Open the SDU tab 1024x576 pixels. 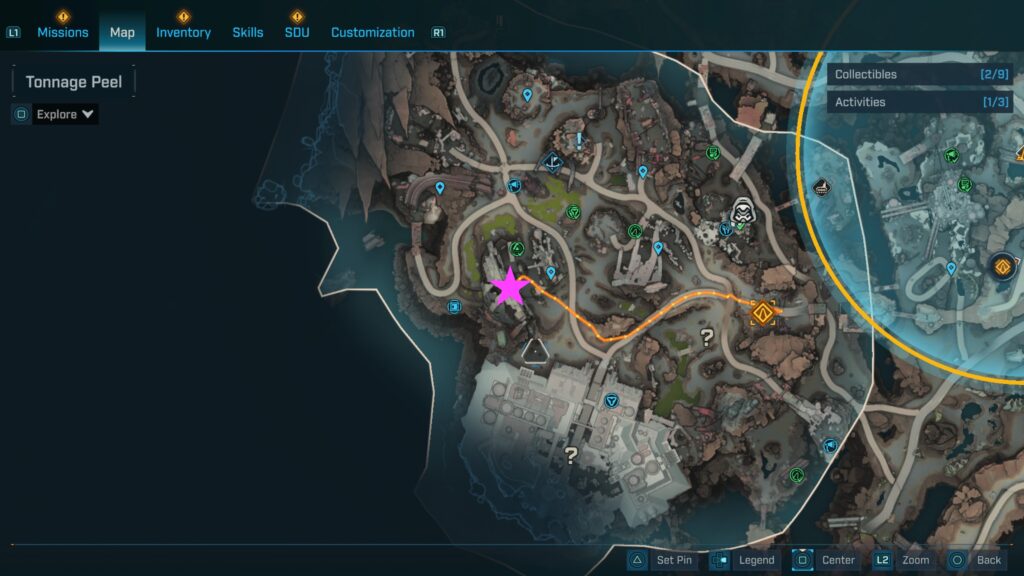pos(297,32)
